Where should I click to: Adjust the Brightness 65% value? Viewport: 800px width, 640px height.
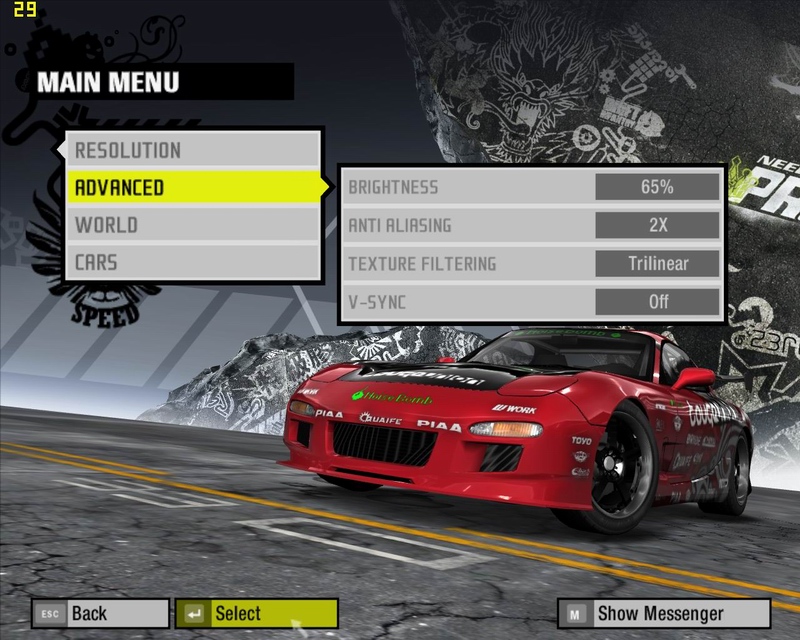tap(657, 187)
